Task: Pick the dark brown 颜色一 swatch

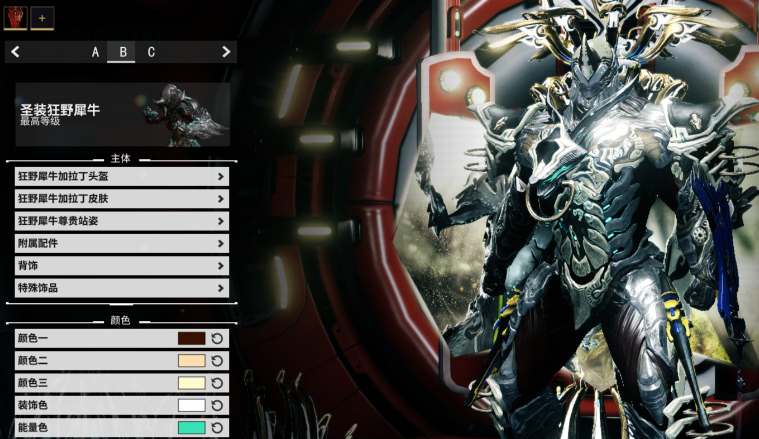Action: click(x=191, y=339)
